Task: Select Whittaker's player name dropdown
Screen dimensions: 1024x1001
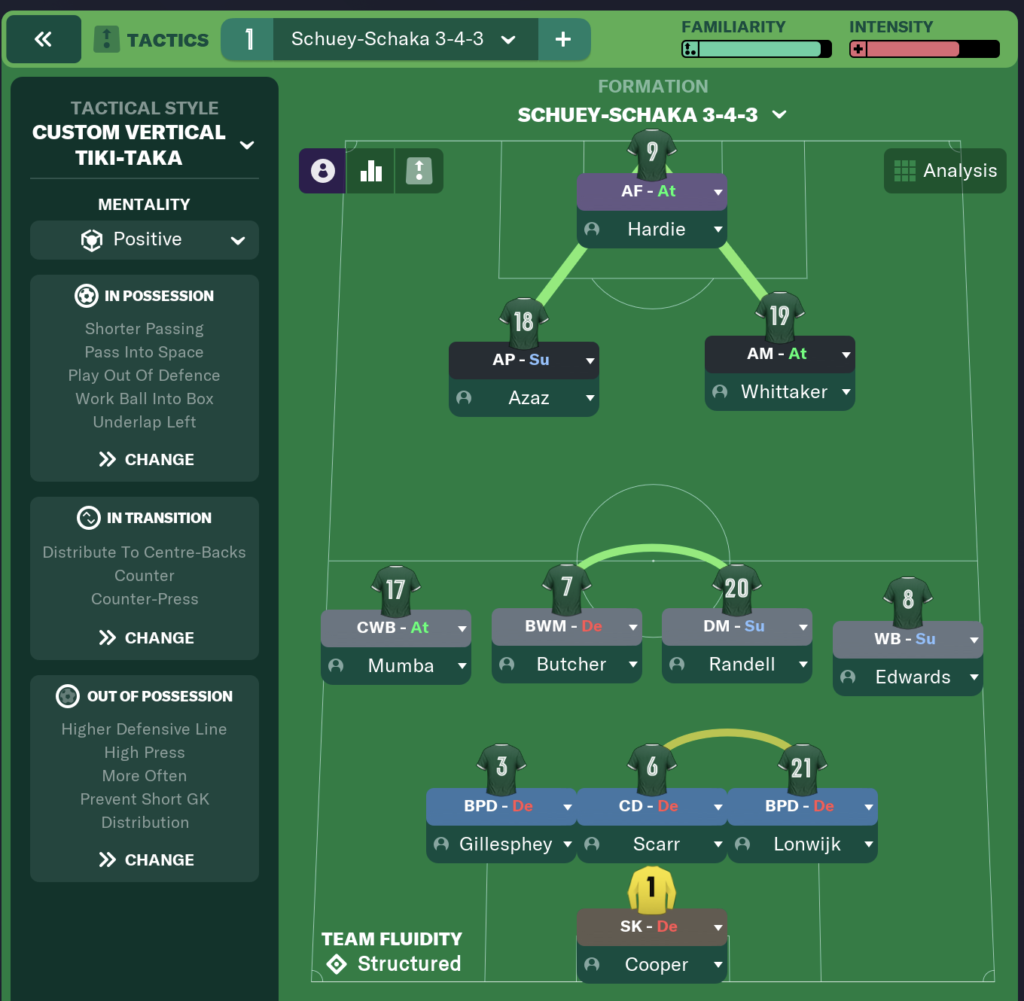Action: point(846,392)
